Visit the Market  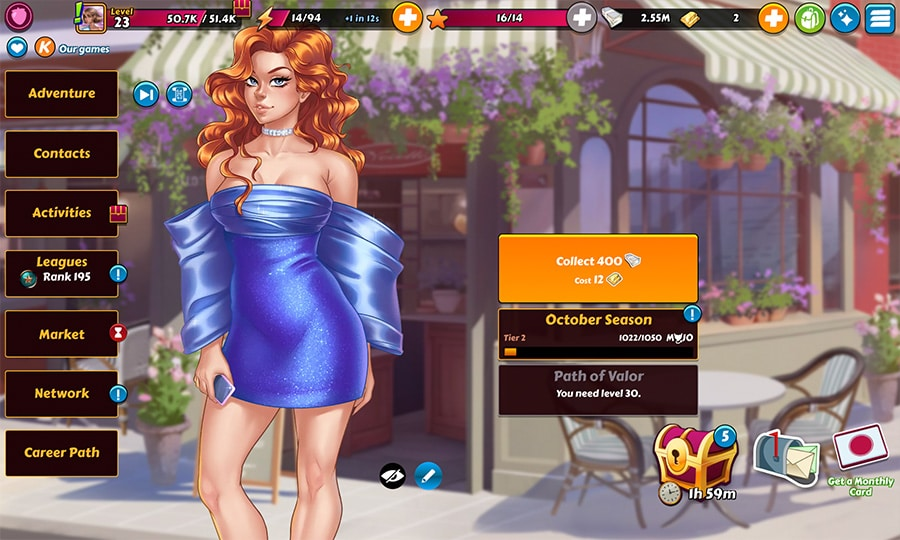coord(62,334)
